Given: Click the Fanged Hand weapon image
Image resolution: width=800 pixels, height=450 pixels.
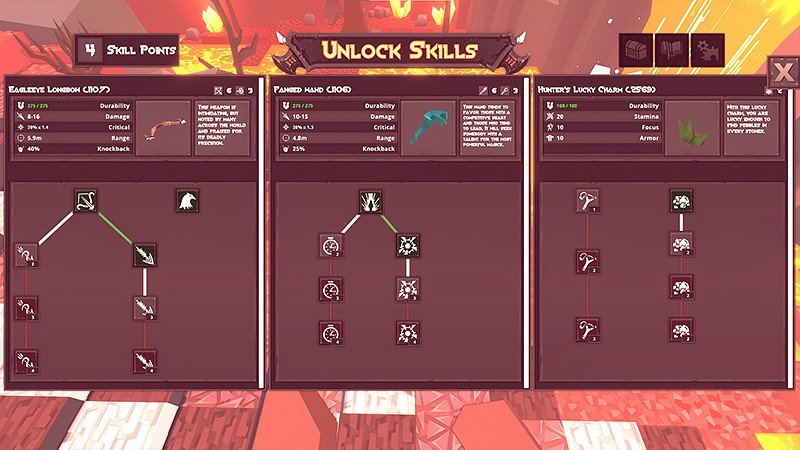Looking at the screenshot, I should pos(429,127).
